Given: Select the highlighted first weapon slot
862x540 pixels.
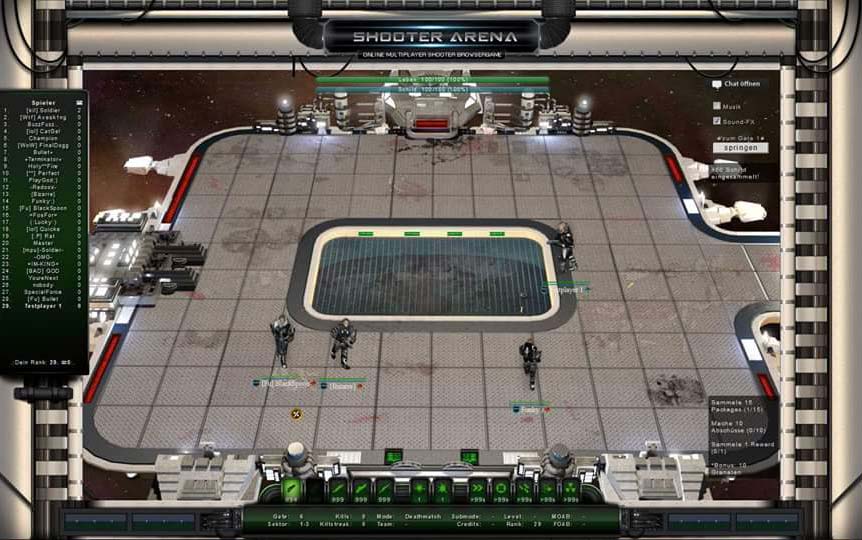Looking at the screenshot, I should [x=292, y=489].
